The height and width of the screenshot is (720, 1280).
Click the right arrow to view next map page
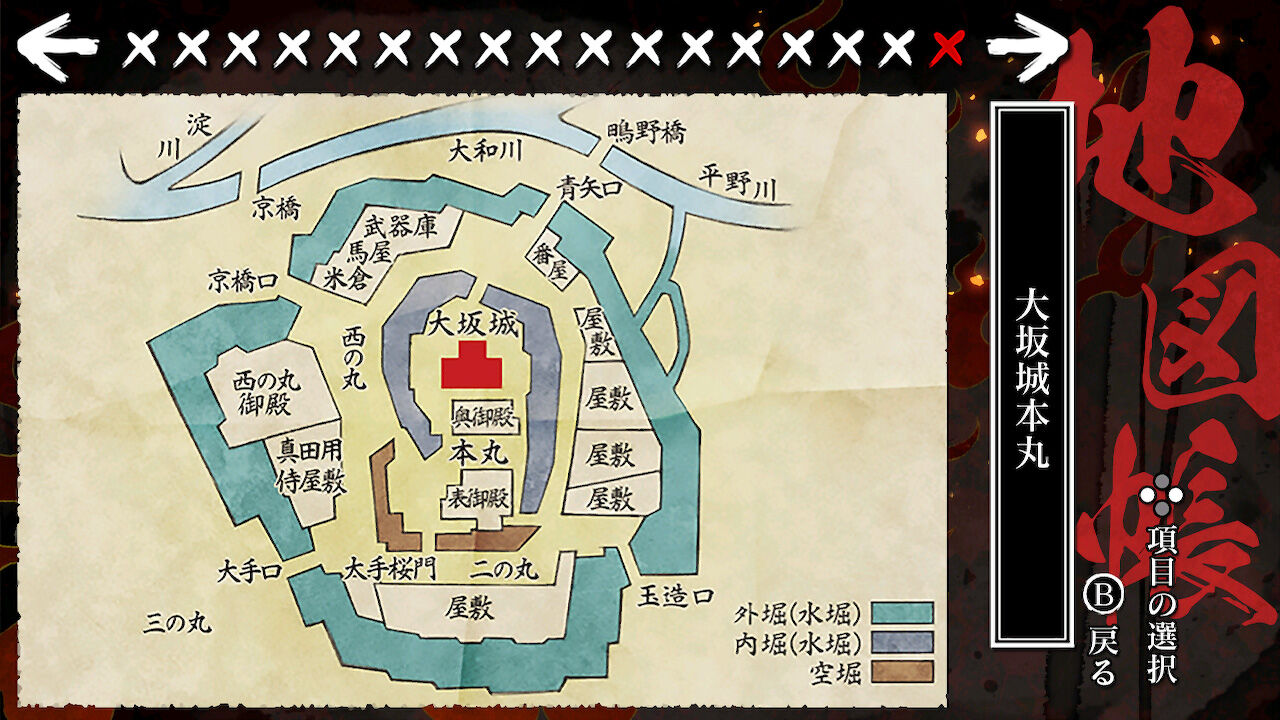(x=1025, y=44)
